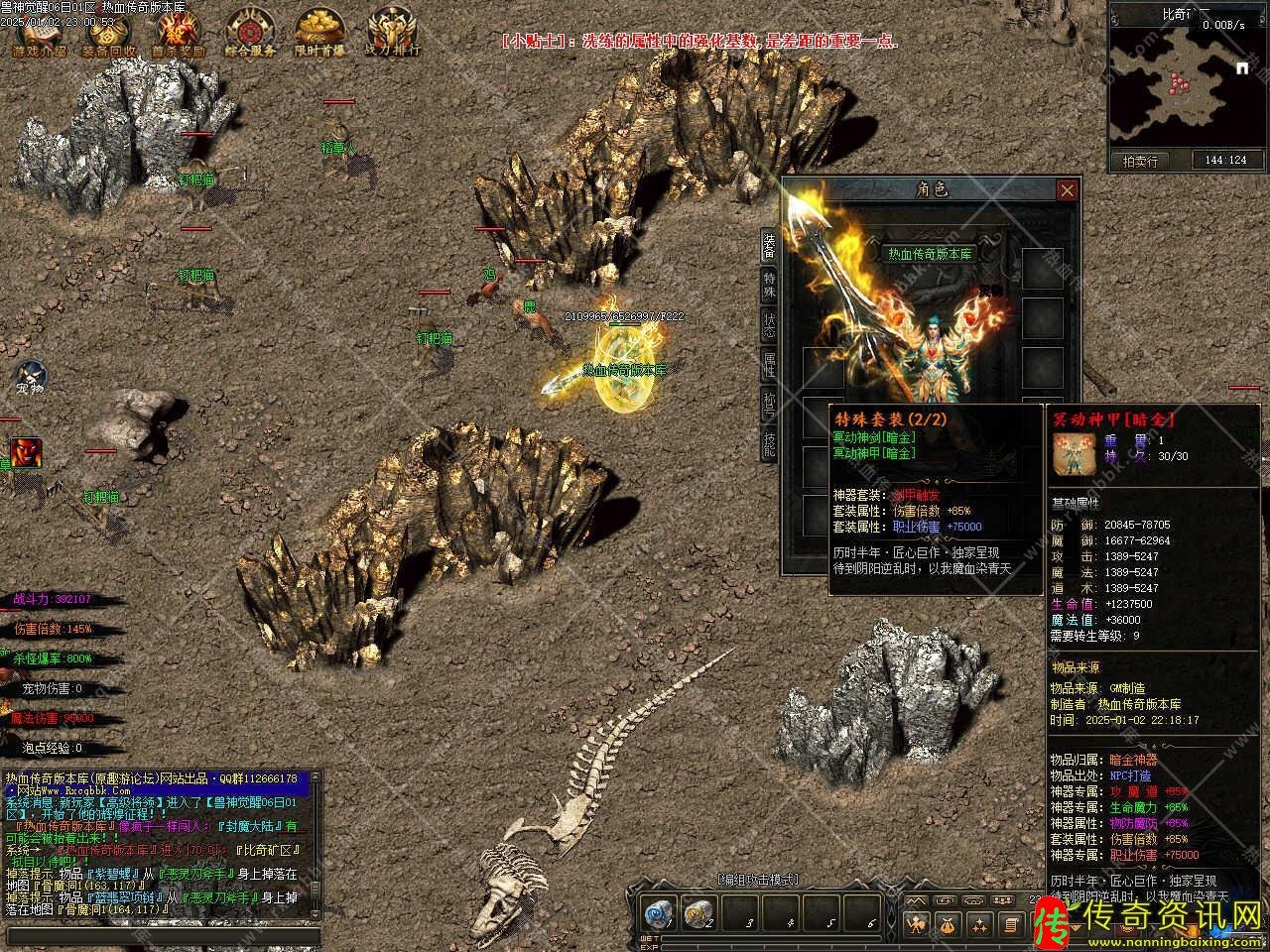Viewport: 1270px width, 952px height.
Task: Switch to the 属性 attributes tab
Action: 769,364
